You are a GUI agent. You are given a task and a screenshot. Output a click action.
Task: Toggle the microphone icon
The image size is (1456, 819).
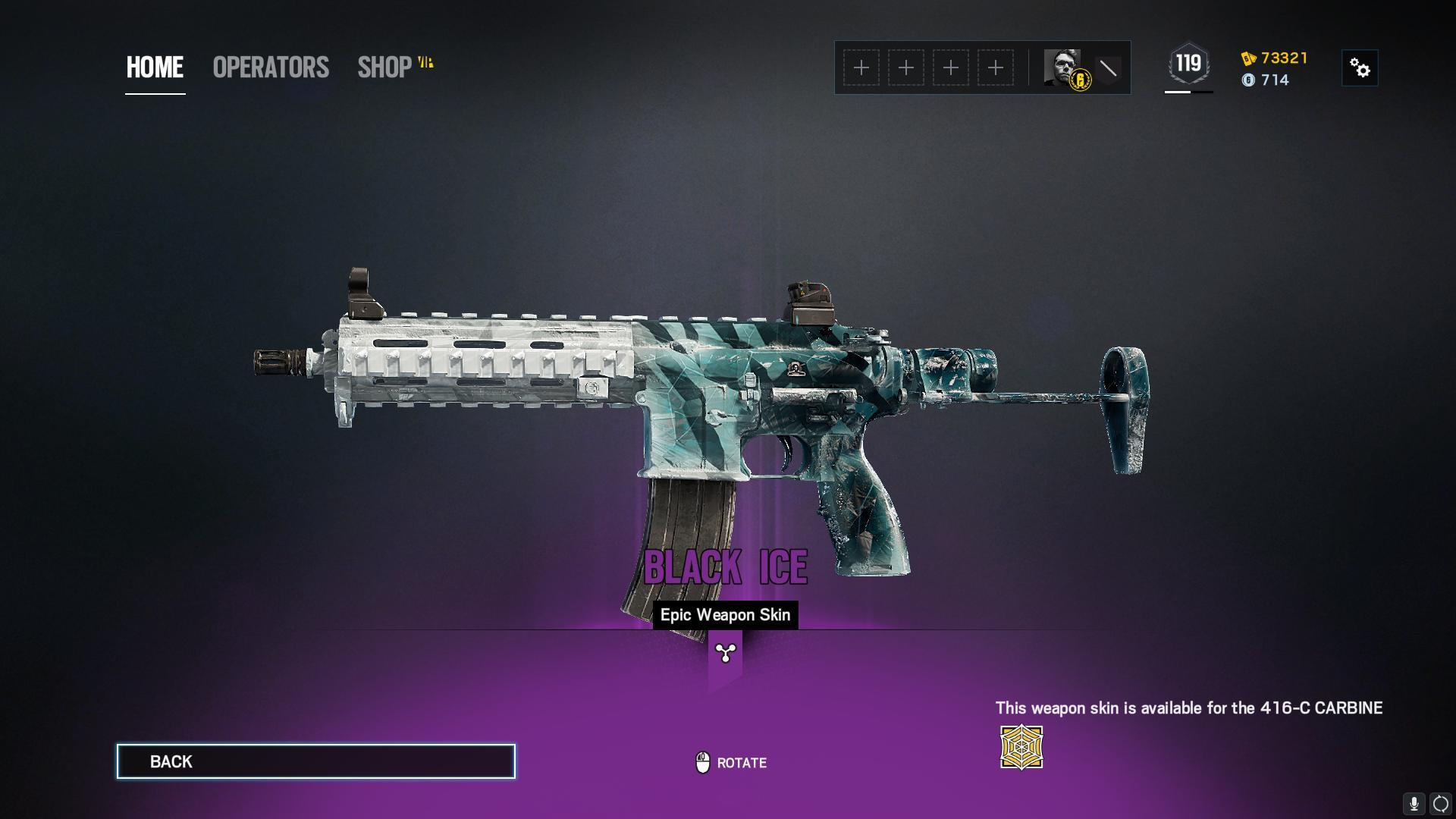coord(1414,804)
